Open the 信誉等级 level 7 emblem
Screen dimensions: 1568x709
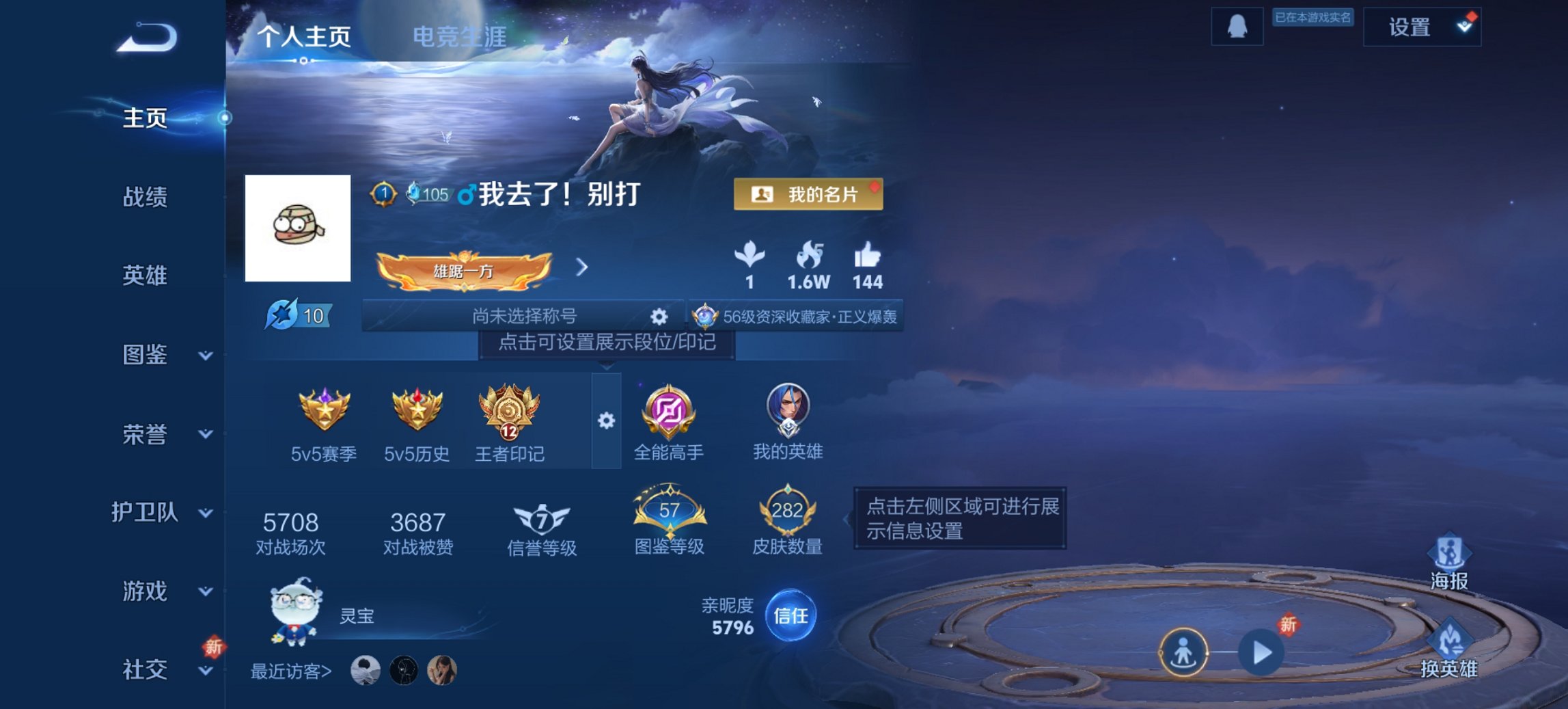[540, 518]
